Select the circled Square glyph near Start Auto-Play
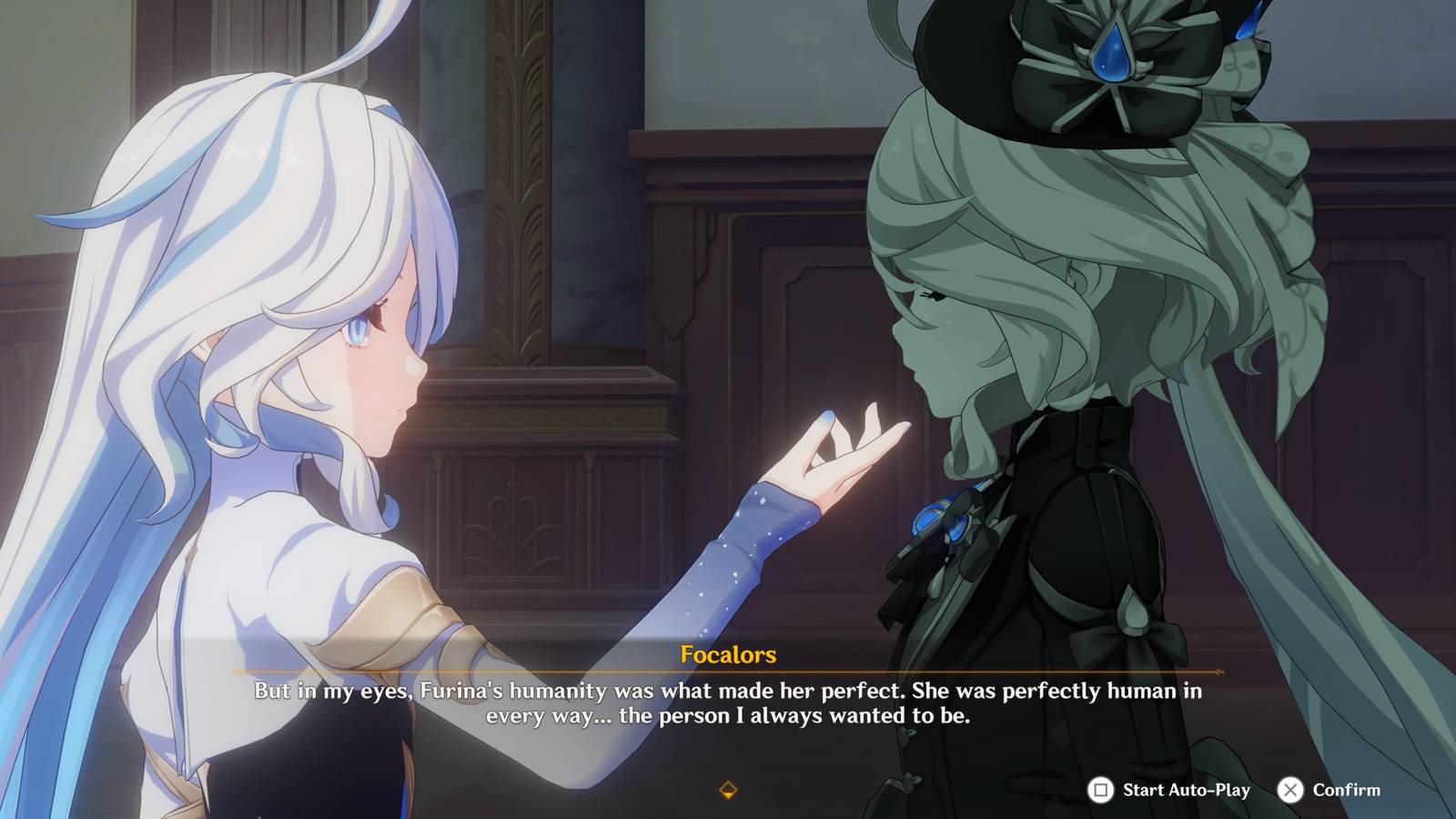 point(1101,791)
